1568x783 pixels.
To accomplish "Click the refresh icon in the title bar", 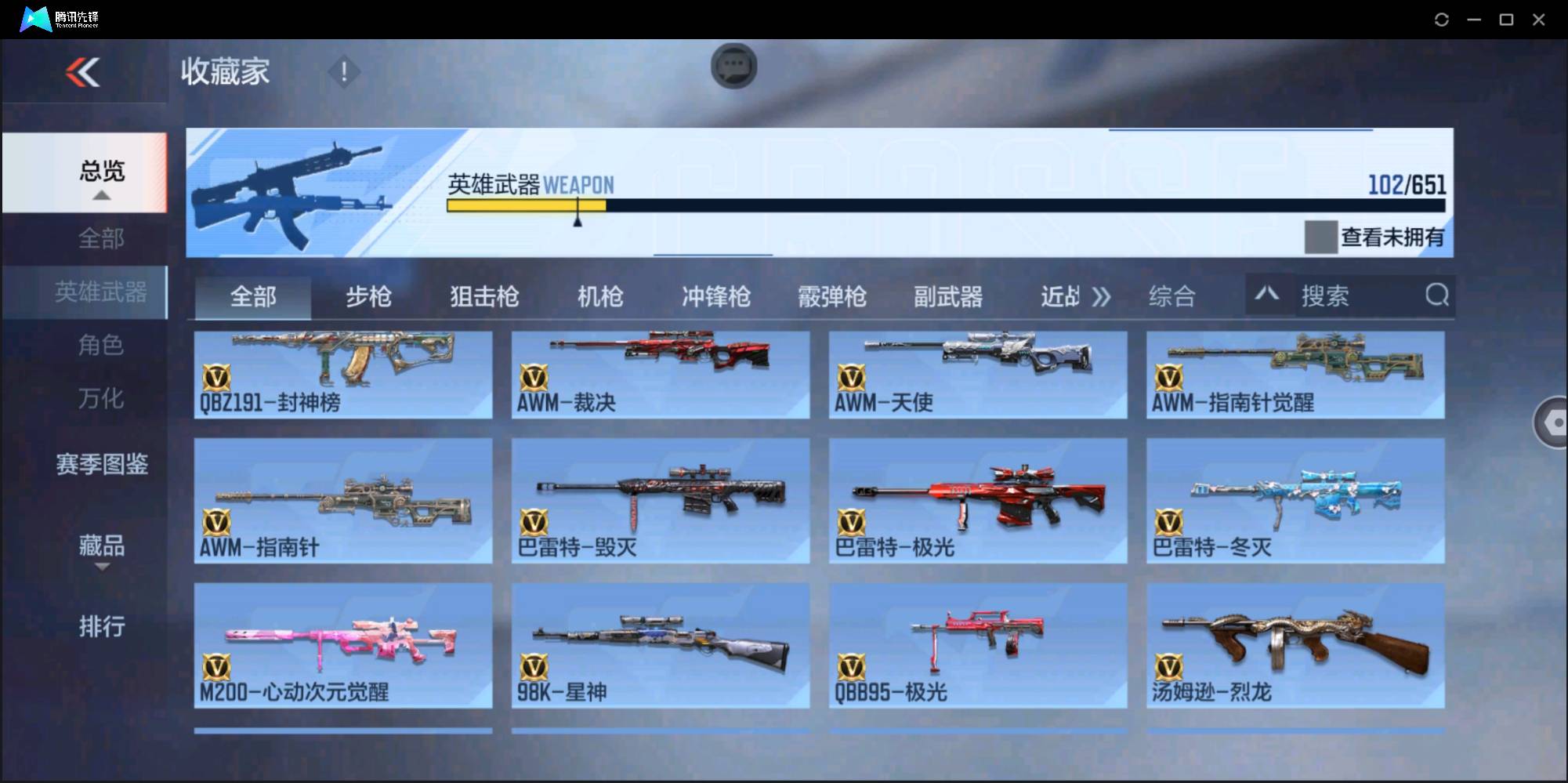I will pyautogui.click(x=1441, y=19).
